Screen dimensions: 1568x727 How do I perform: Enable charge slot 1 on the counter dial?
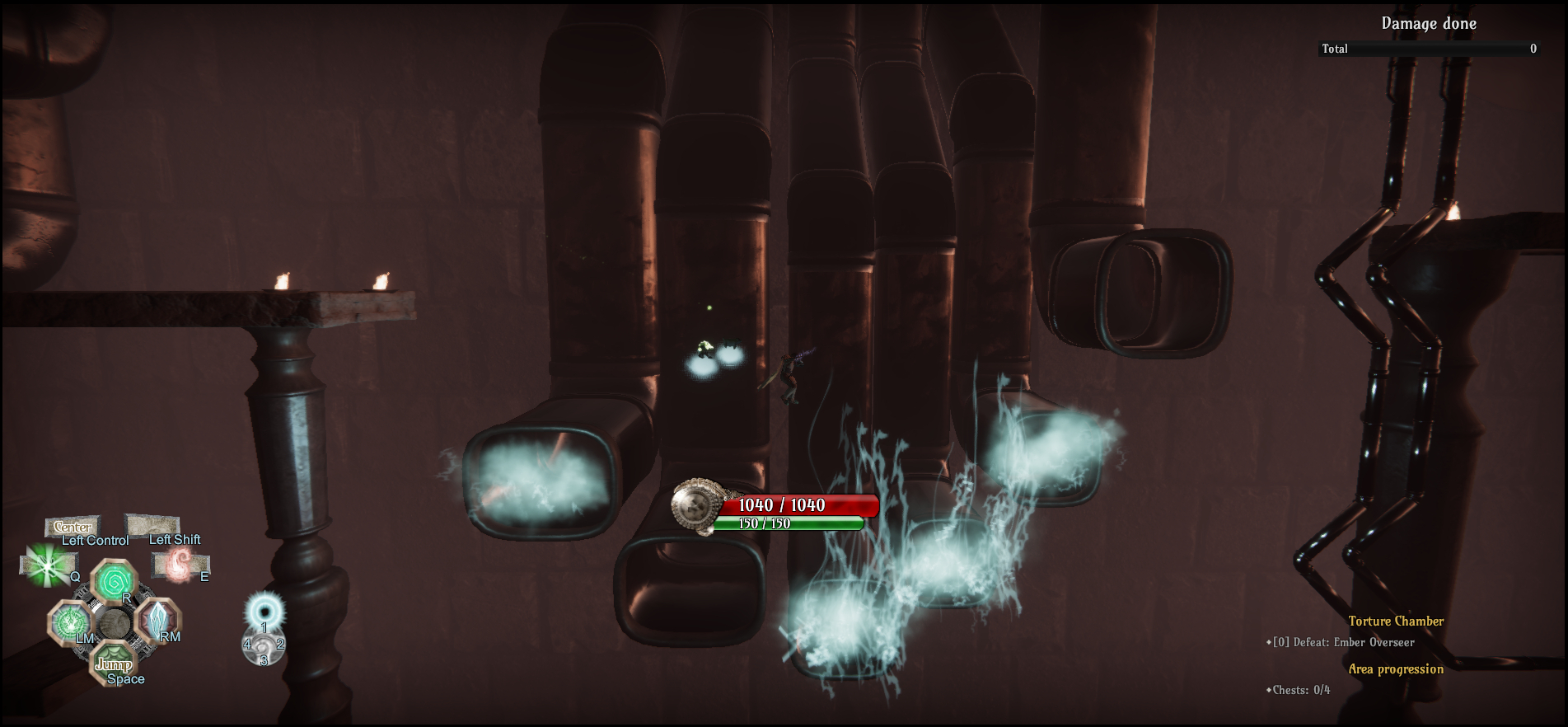coord(264,630)
